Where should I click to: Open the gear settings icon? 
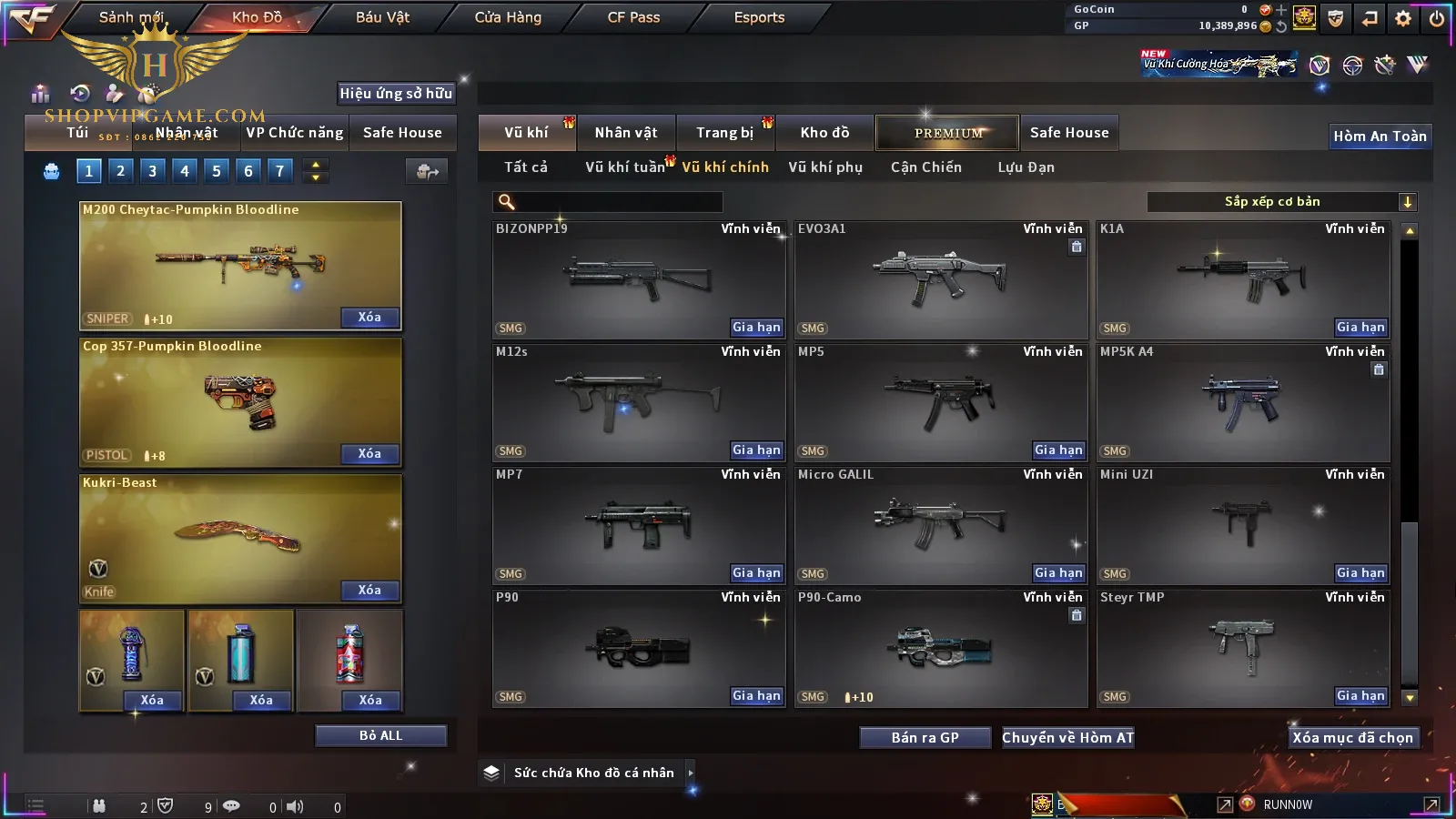[1403, 17]
